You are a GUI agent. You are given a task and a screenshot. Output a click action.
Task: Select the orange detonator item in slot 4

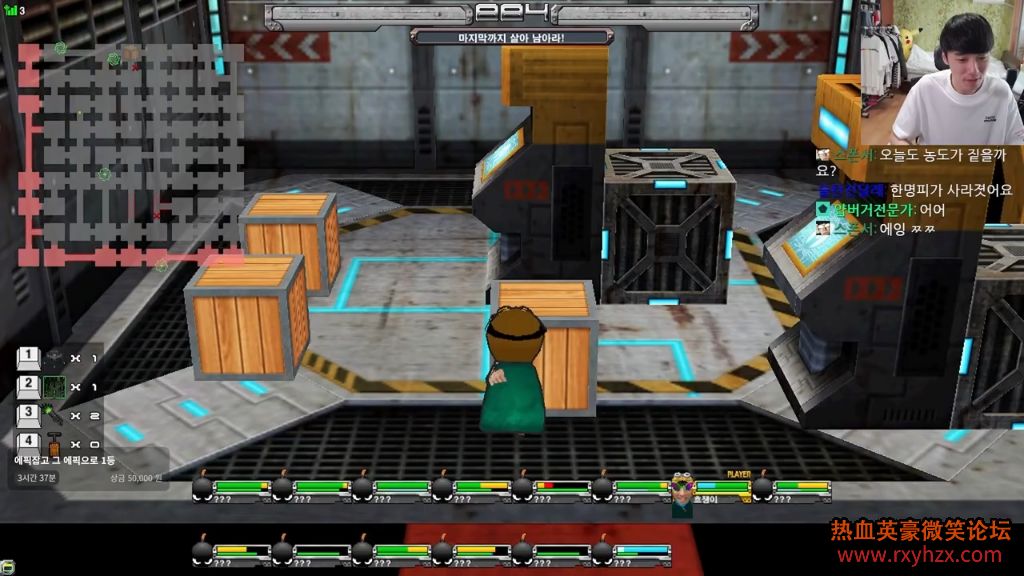pyautogui.click(x=54, y=442)
